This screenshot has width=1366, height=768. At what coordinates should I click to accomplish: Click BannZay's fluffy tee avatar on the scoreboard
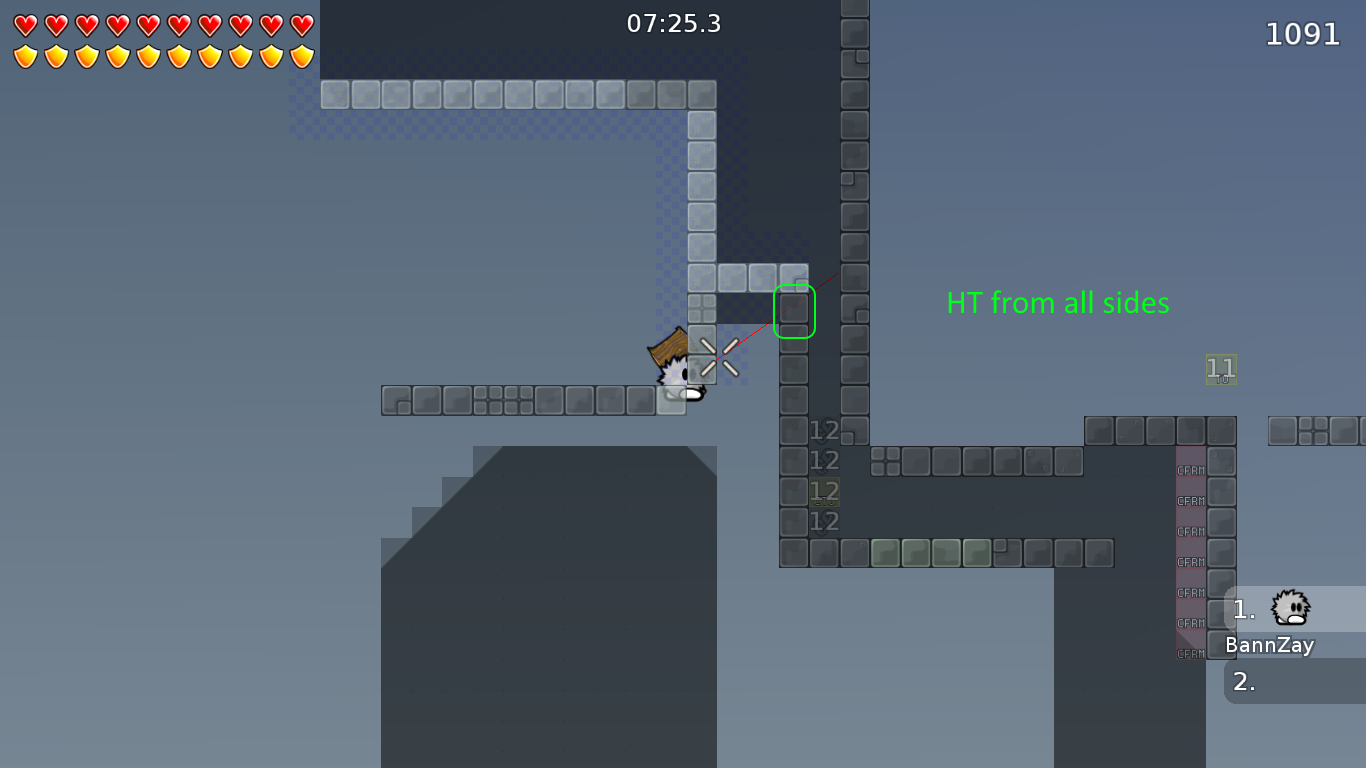1288,608
